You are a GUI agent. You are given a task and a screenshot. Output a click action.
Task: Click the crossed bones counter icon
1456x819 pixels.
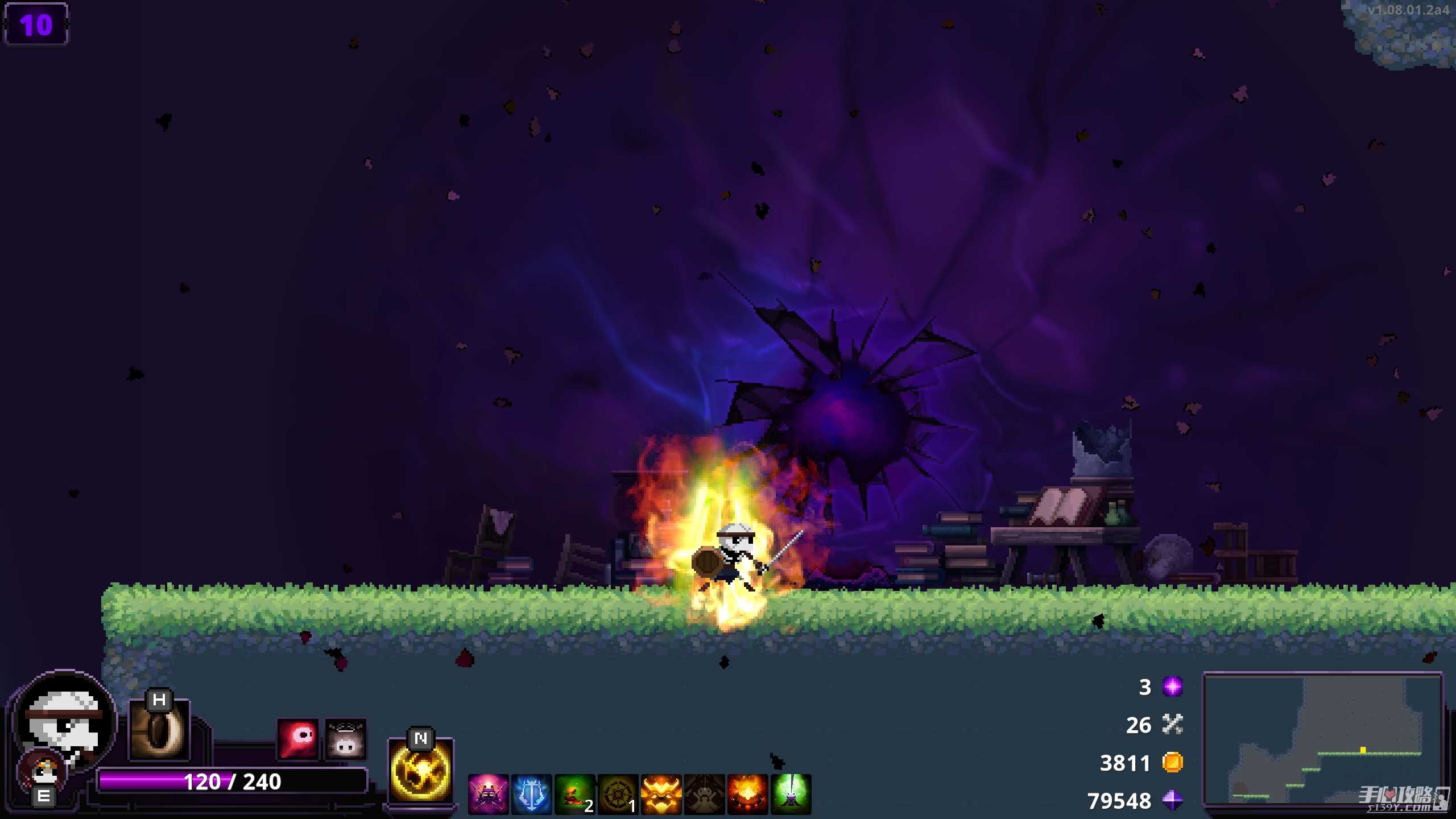[x=1172, y=724]
